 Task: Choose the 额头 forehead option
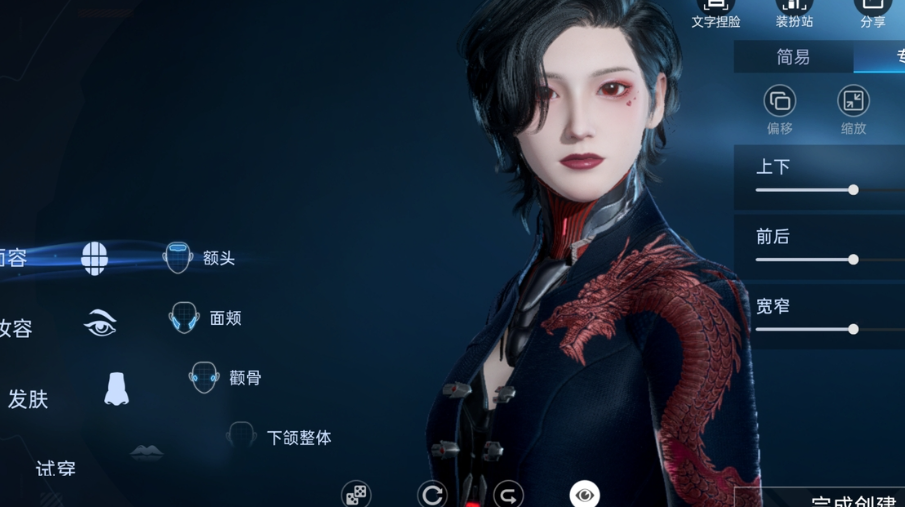point(199,258)
